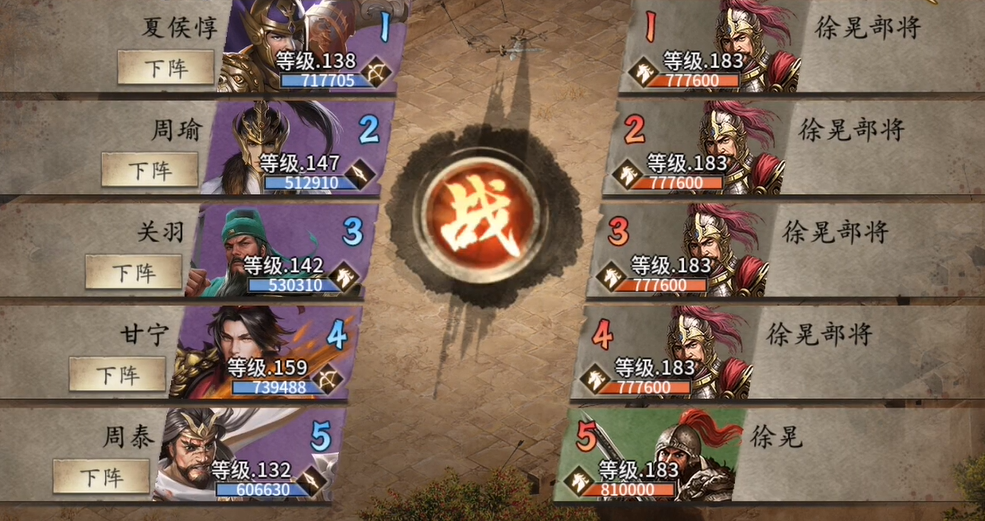Screen dimensions: 985x521
Task: Click 下阵 button beside 周瑜
Action: (149, 170)
